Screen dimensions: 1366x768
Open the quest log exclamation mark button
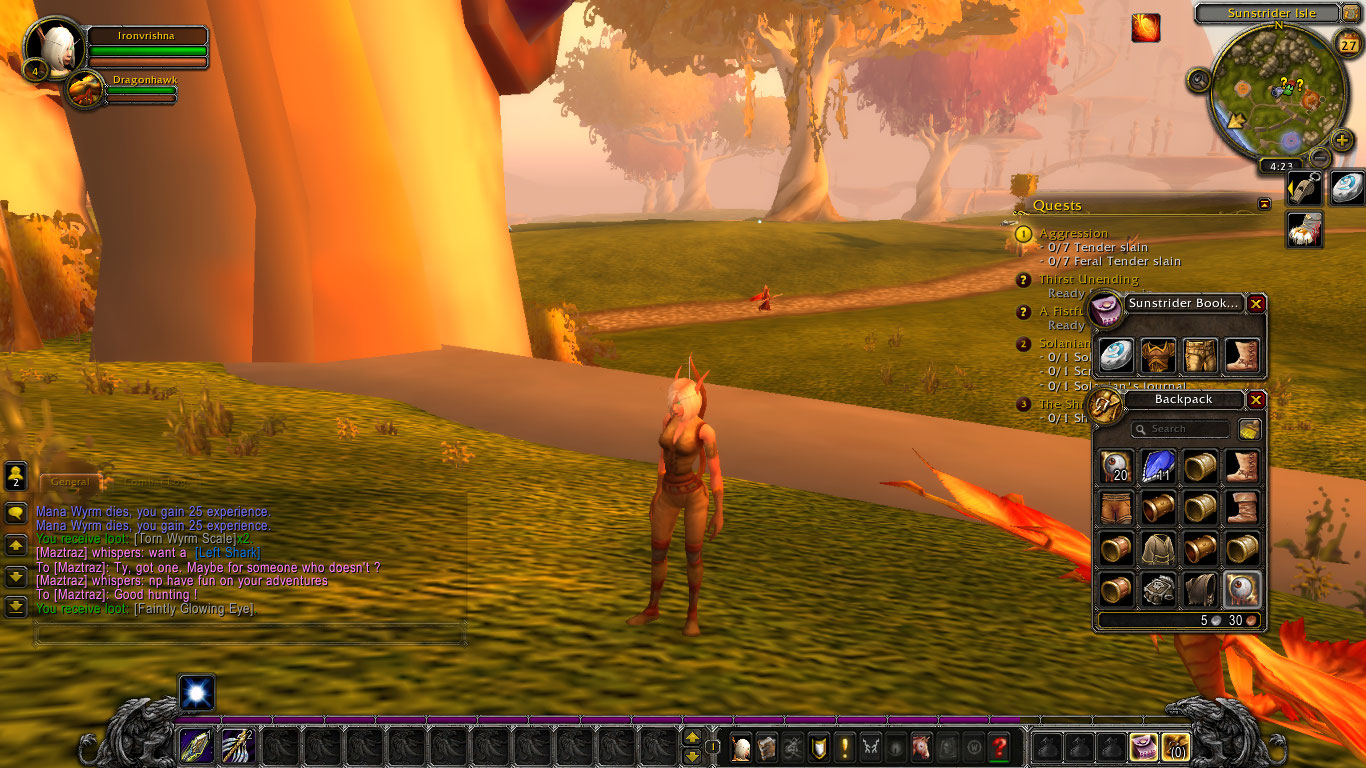pyautogui.click(x=845, y=746)
